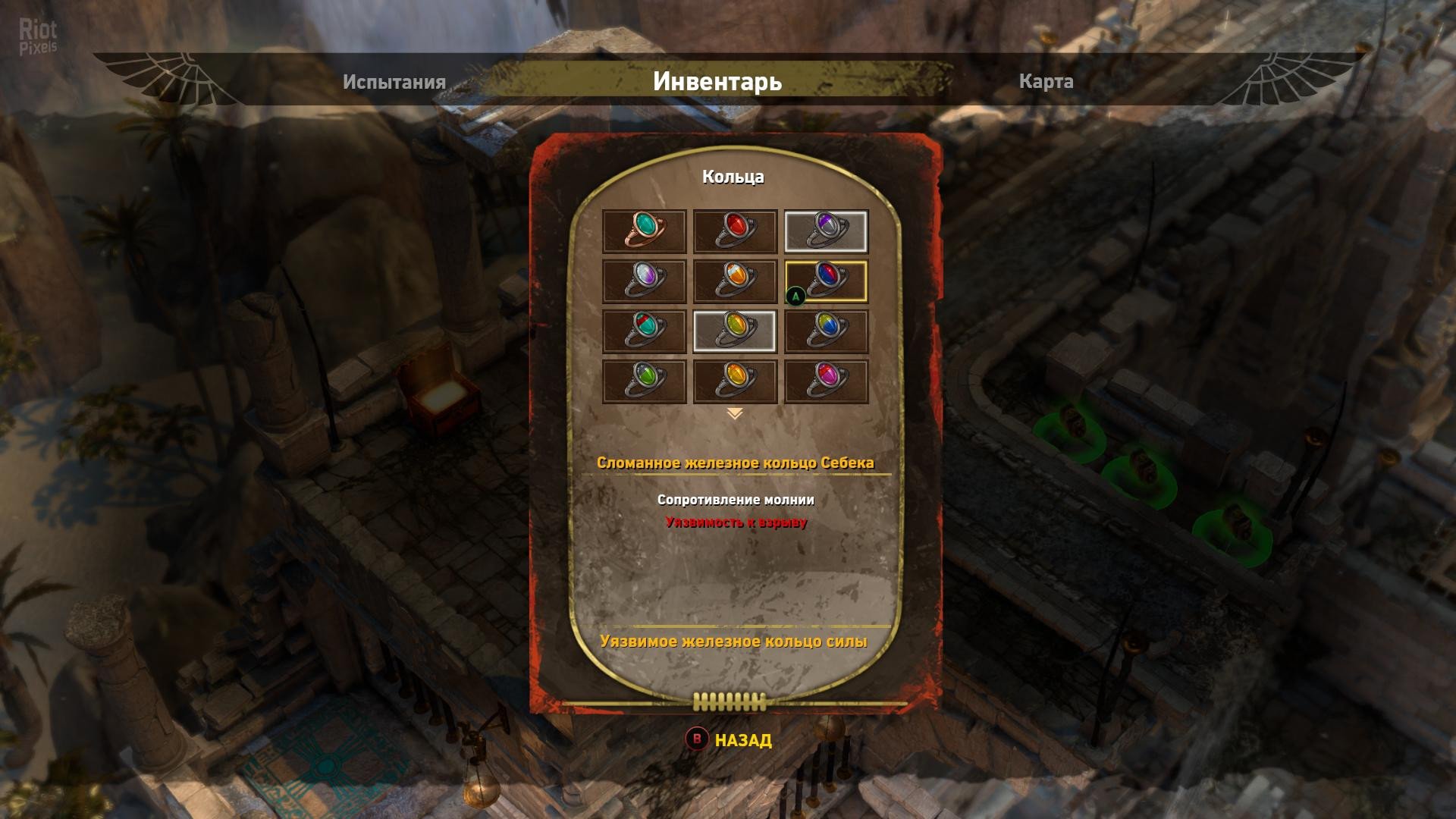Select the ring with magenta and red gem

[x=826, y=381]
